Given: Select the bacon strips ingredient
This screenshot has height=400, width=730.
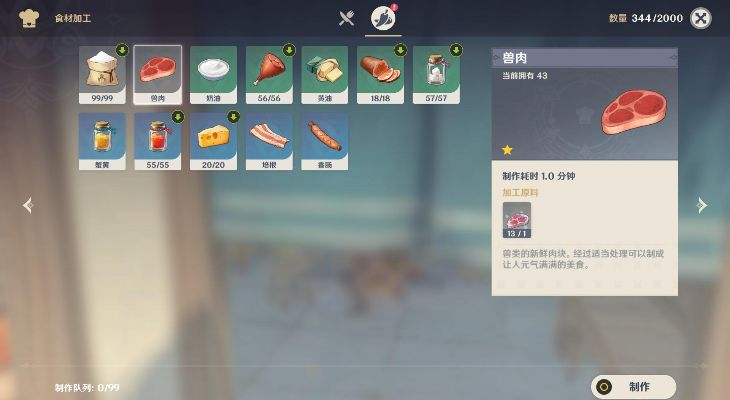Looking at the screenshot, I should tap(269, 139).
